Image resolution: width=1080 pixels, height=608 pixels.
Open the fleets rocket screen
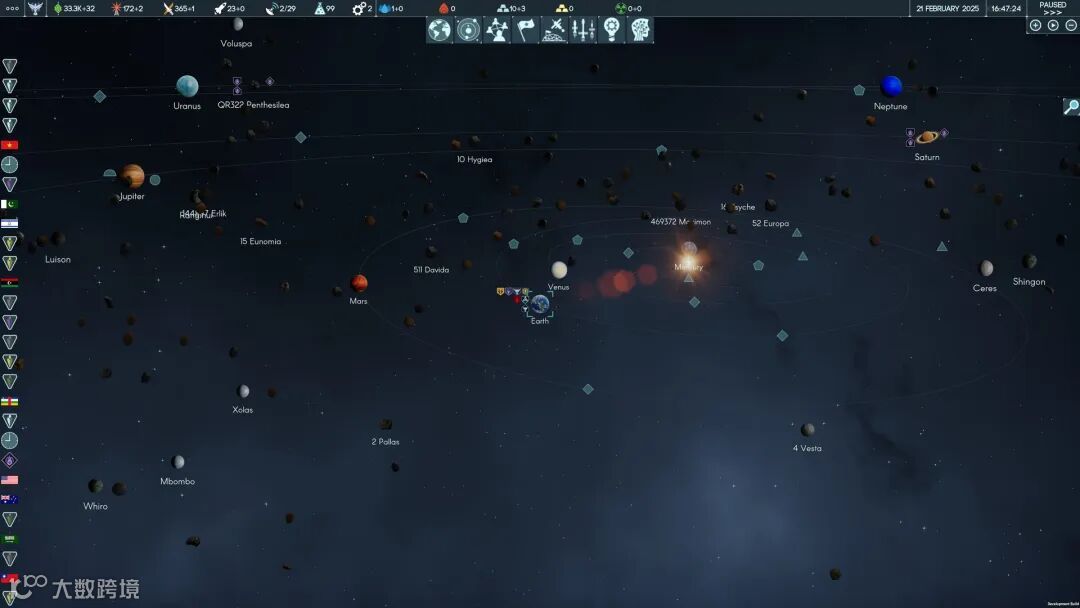(583, 30)
